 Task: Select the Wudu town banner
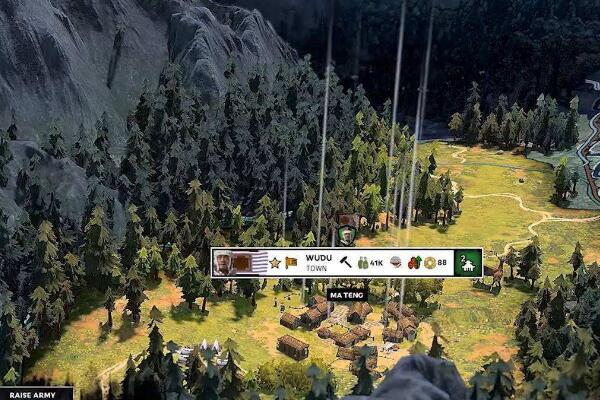click(318, 262)
